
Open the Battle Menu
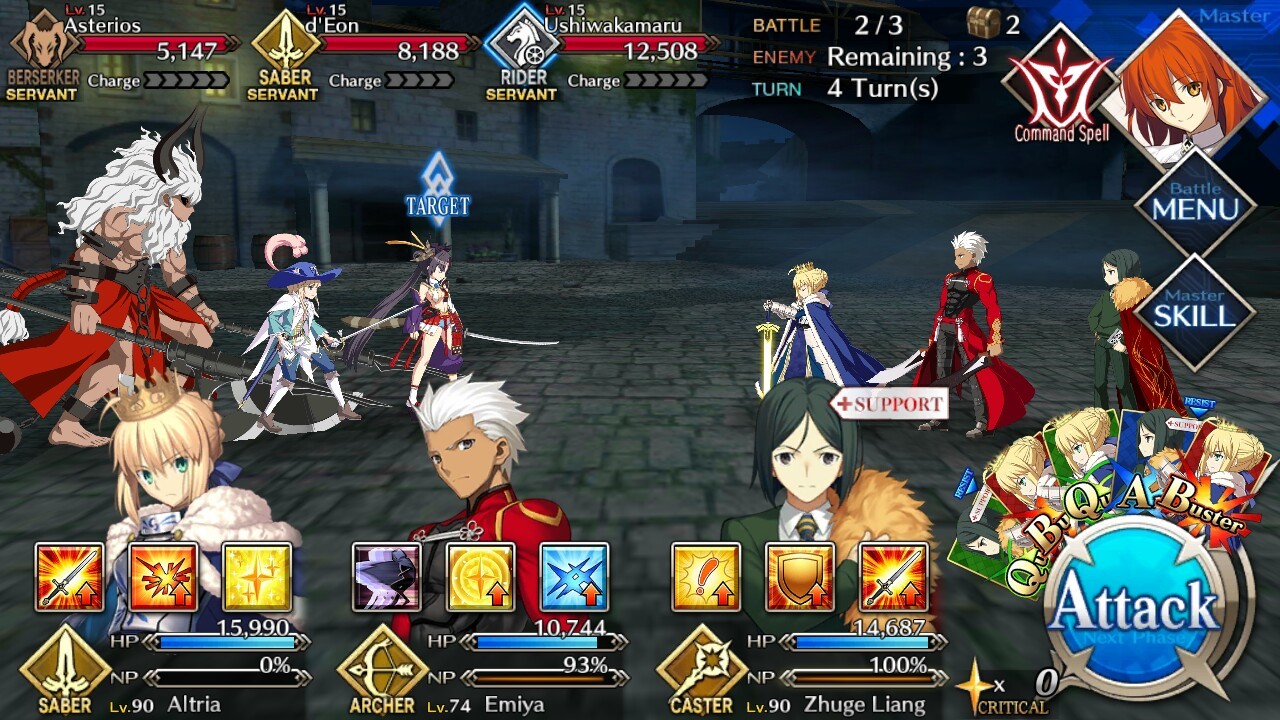pyautogui.click(x=1194, y=201)
